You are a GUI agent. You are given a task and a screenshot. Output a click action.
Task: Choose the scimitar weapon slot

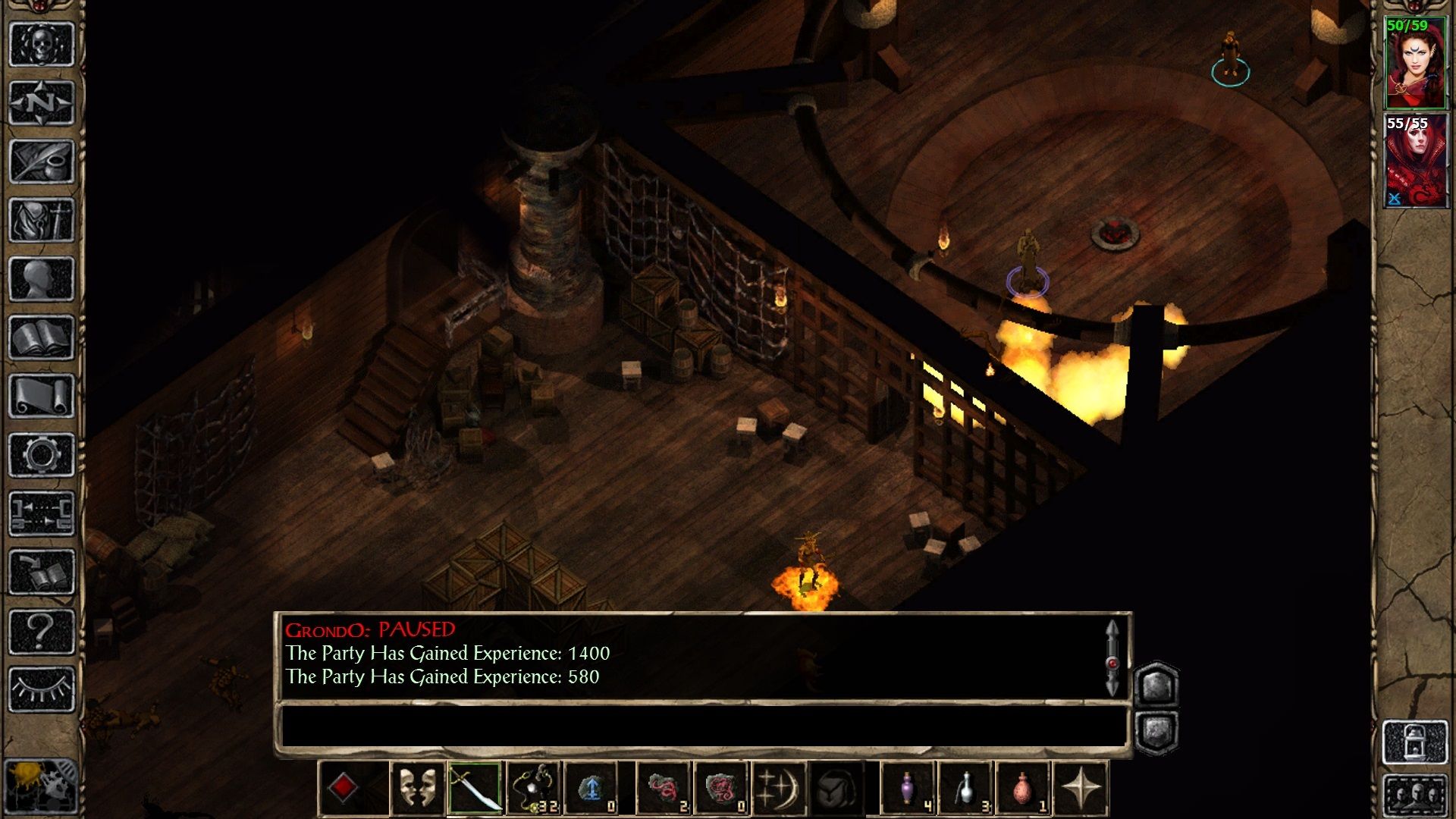pos(475,789)
